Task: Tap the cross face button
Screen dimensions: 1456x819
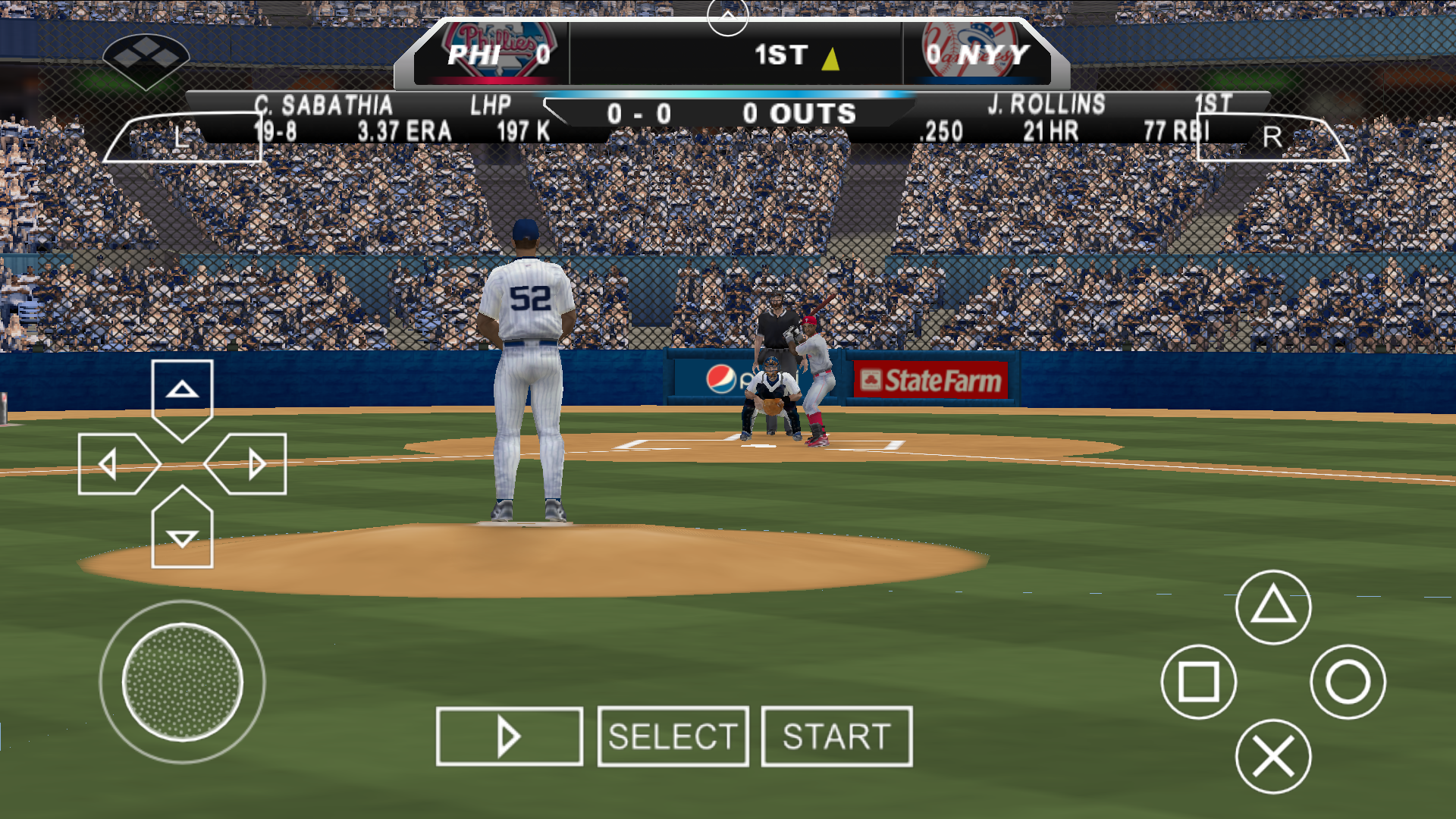Action: pyautogui.click(x=1273, y=756)
